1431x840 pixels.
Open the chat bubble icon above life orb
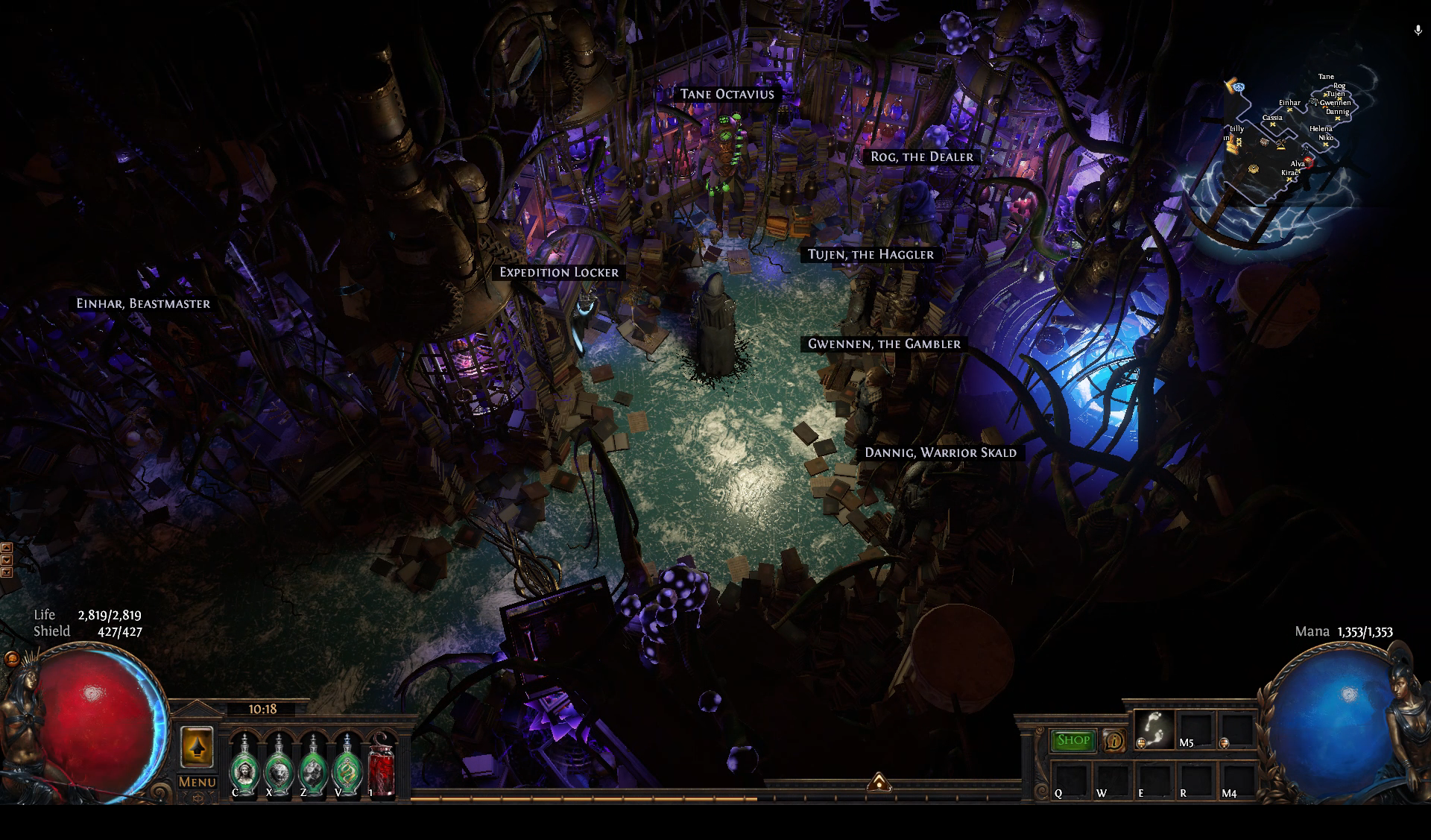pyautogui.click(x=11, y=659)
